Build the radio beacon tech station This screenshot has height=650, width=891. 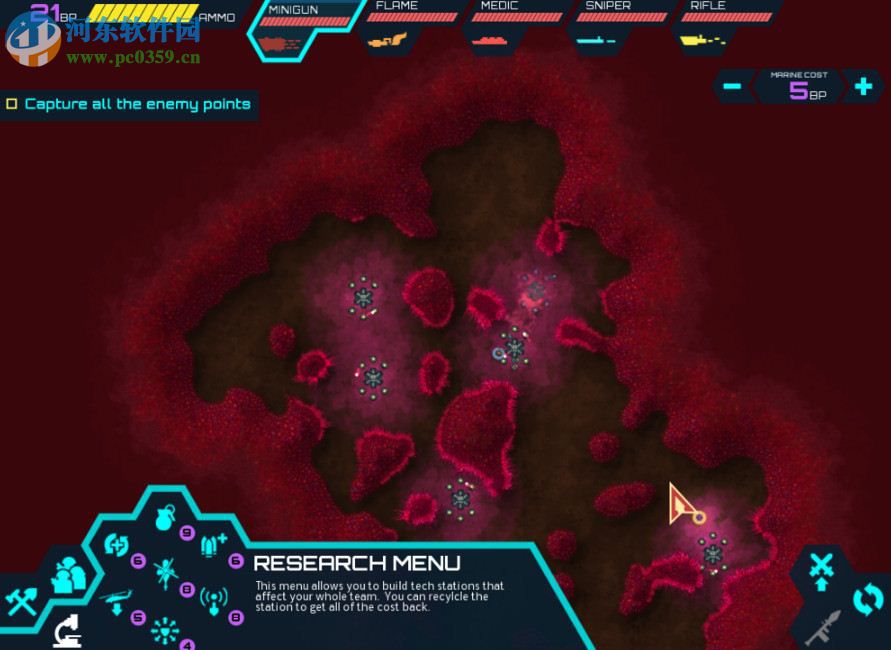click(x=214, y=601)
